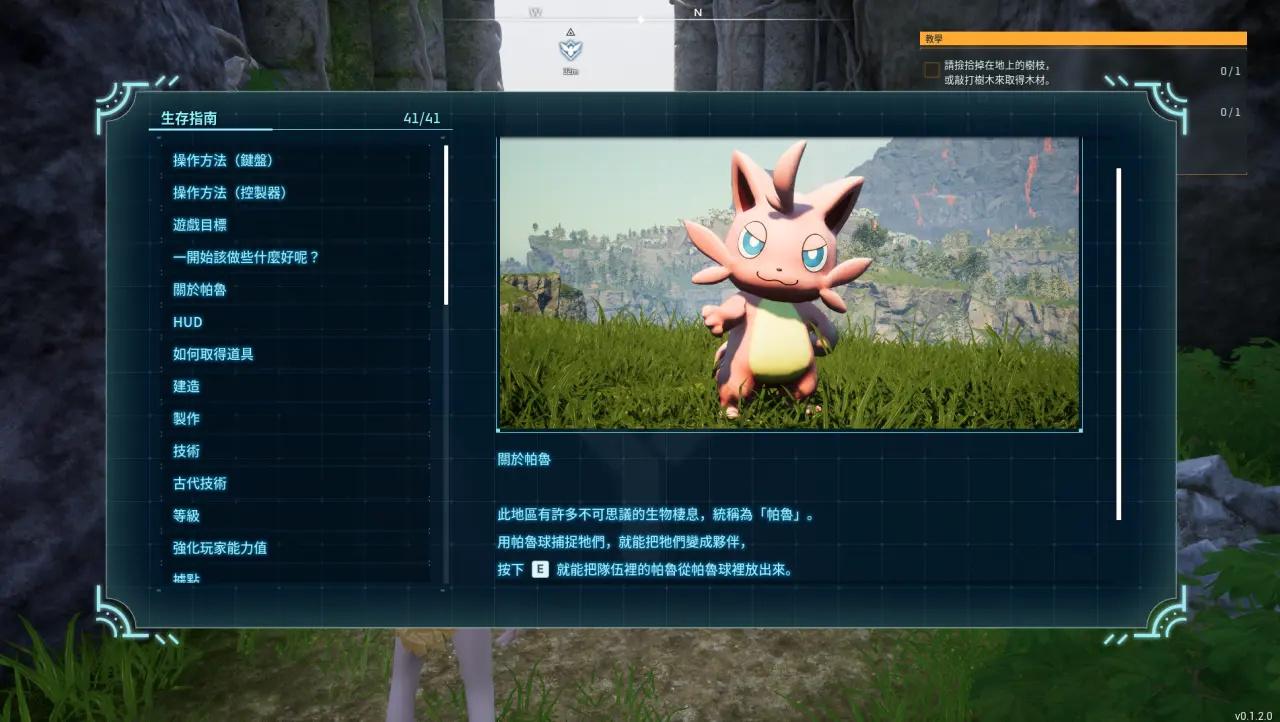Screen dimensions: 1280x722
Task: Select the 操作方法（控制器）entry
Action: pos(230,192)
